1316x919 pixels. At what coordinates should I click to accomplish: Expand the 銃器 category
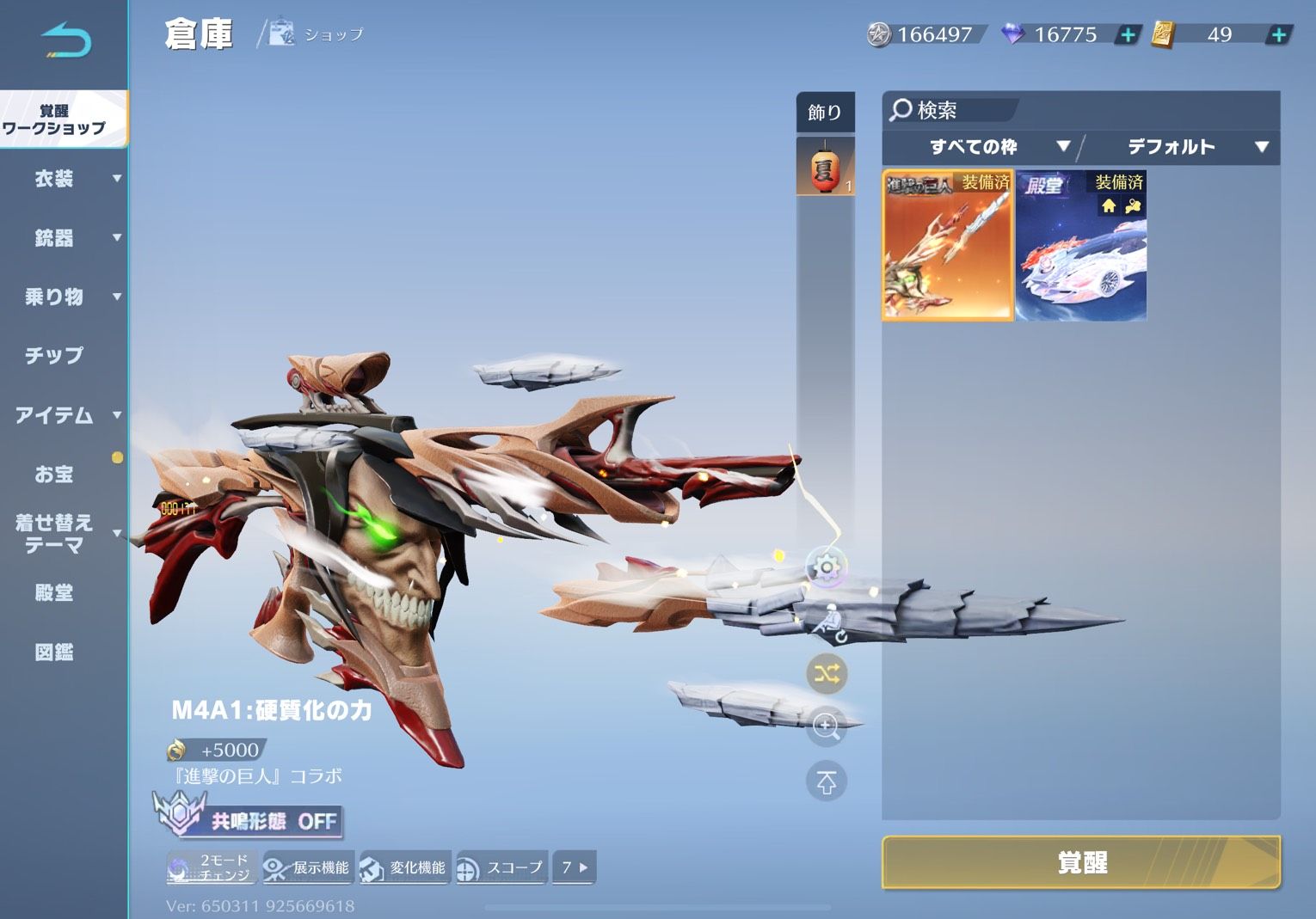tap(56, 238)
